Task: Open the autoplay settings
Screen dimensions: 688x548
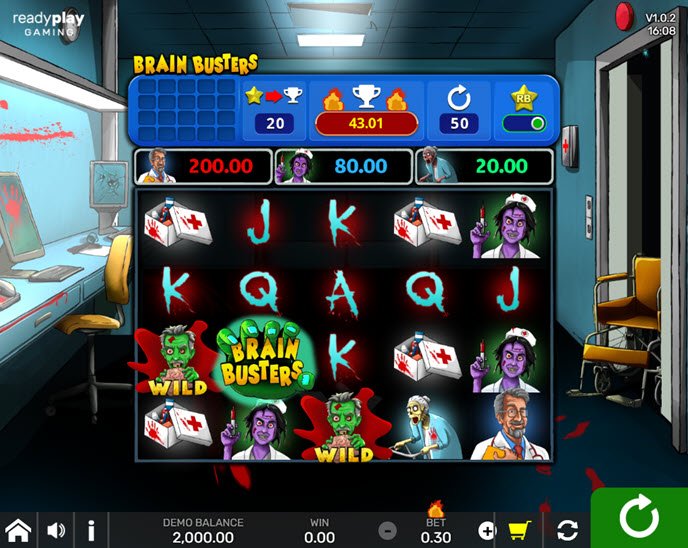Action: [x=567, y=530]
